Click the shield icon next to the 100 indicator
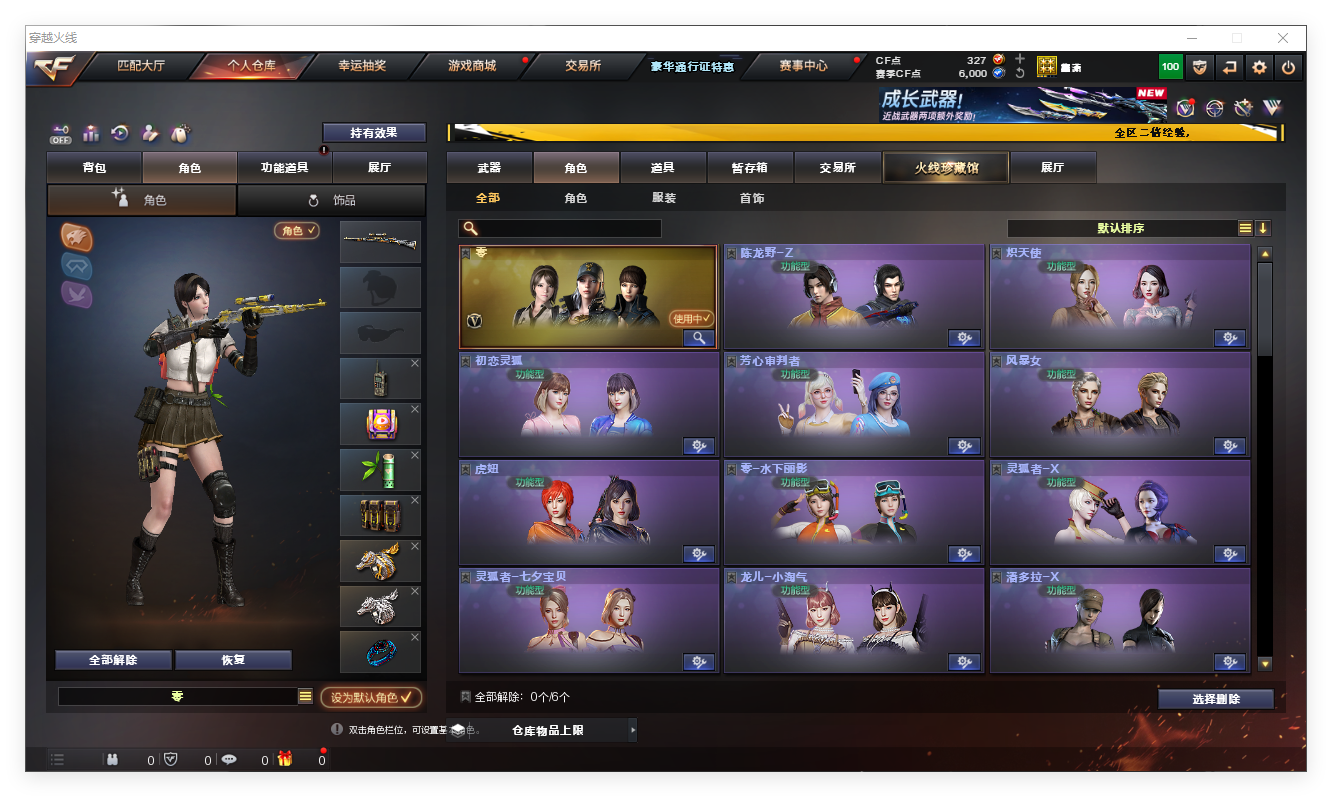The height and width of the screenshot is (797, 1332). pyautogui.click(x=1197, y=66)
